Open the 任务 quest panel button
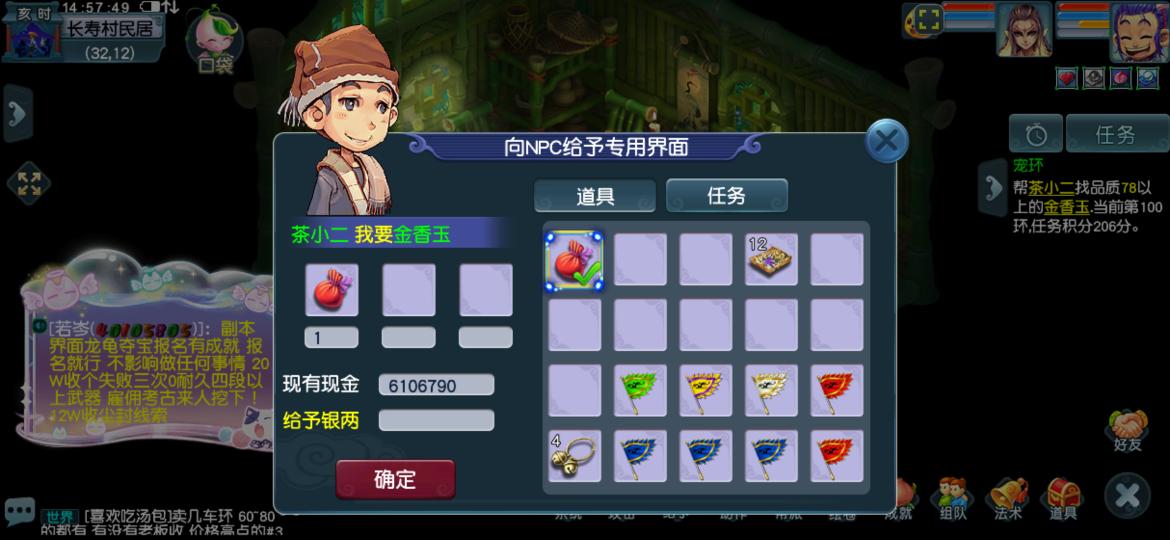 tap(1116, 134)
